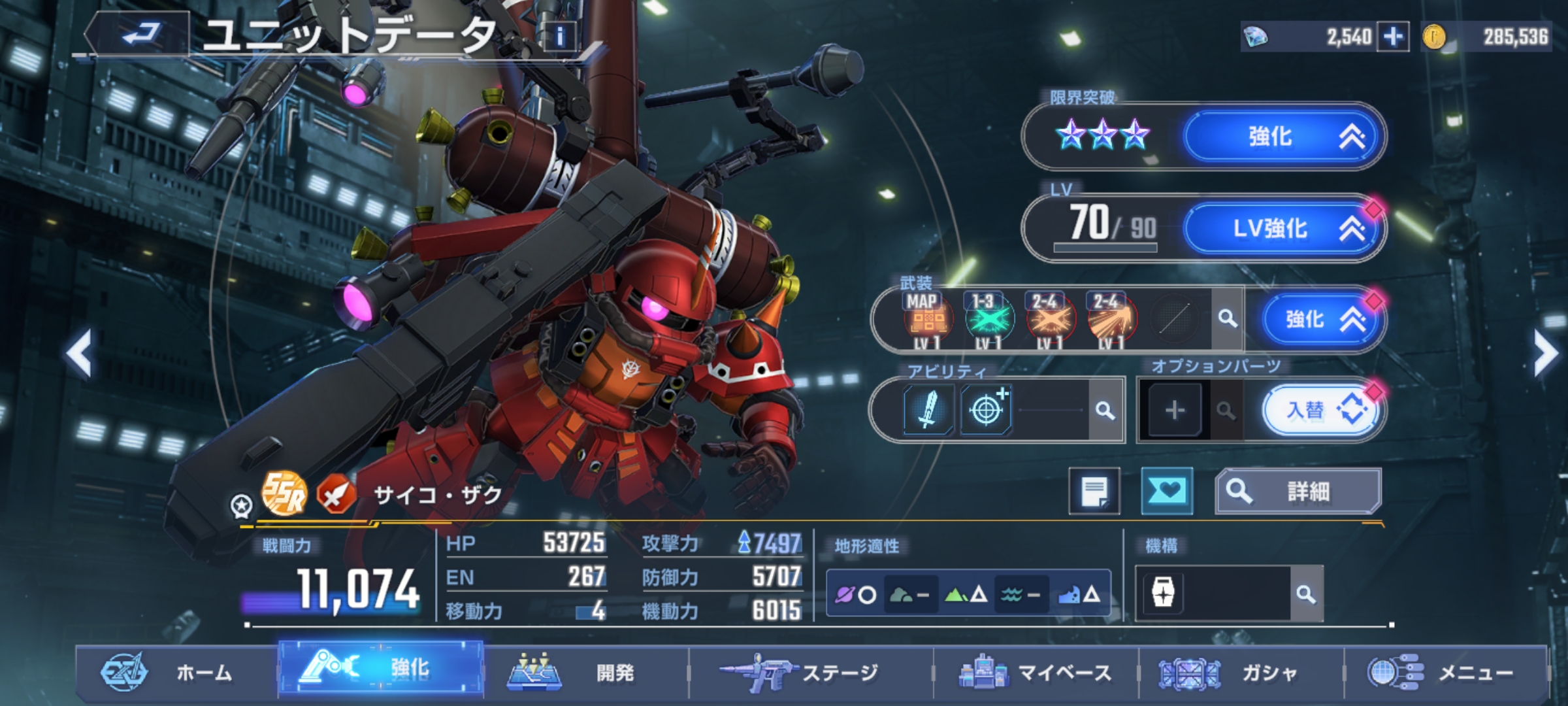The height and width of the screenshot is (706, 1568).
Task: Open the info icon beside ユニットデータ
Action: point(559,37)
